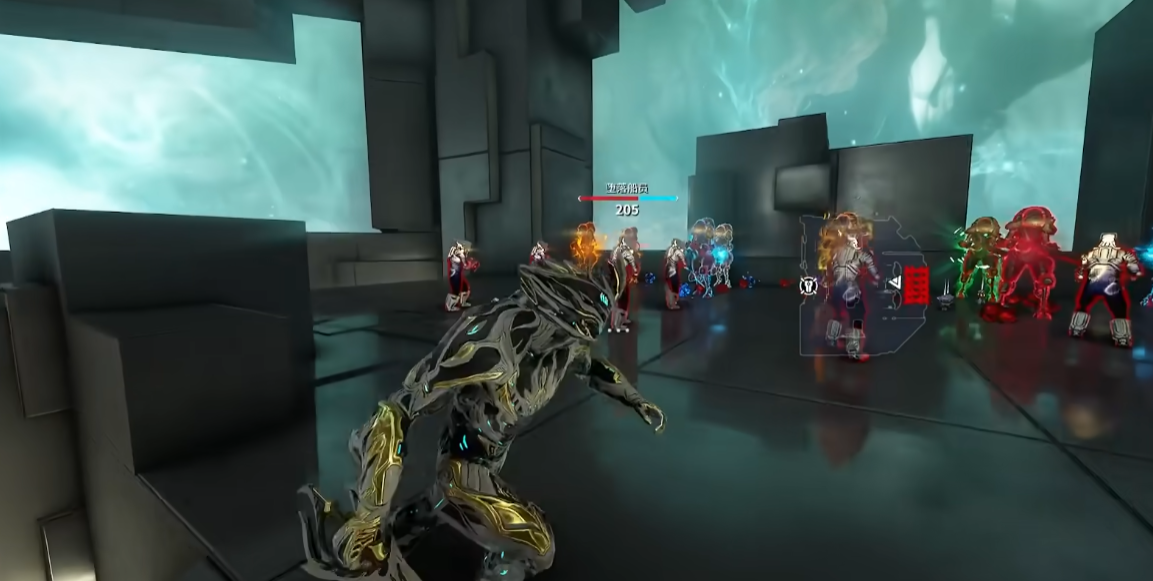The height and width of the screenshot is (581, 1153).
Task: Click the white player arrow on the overlay map
Action: pos(895,283)
